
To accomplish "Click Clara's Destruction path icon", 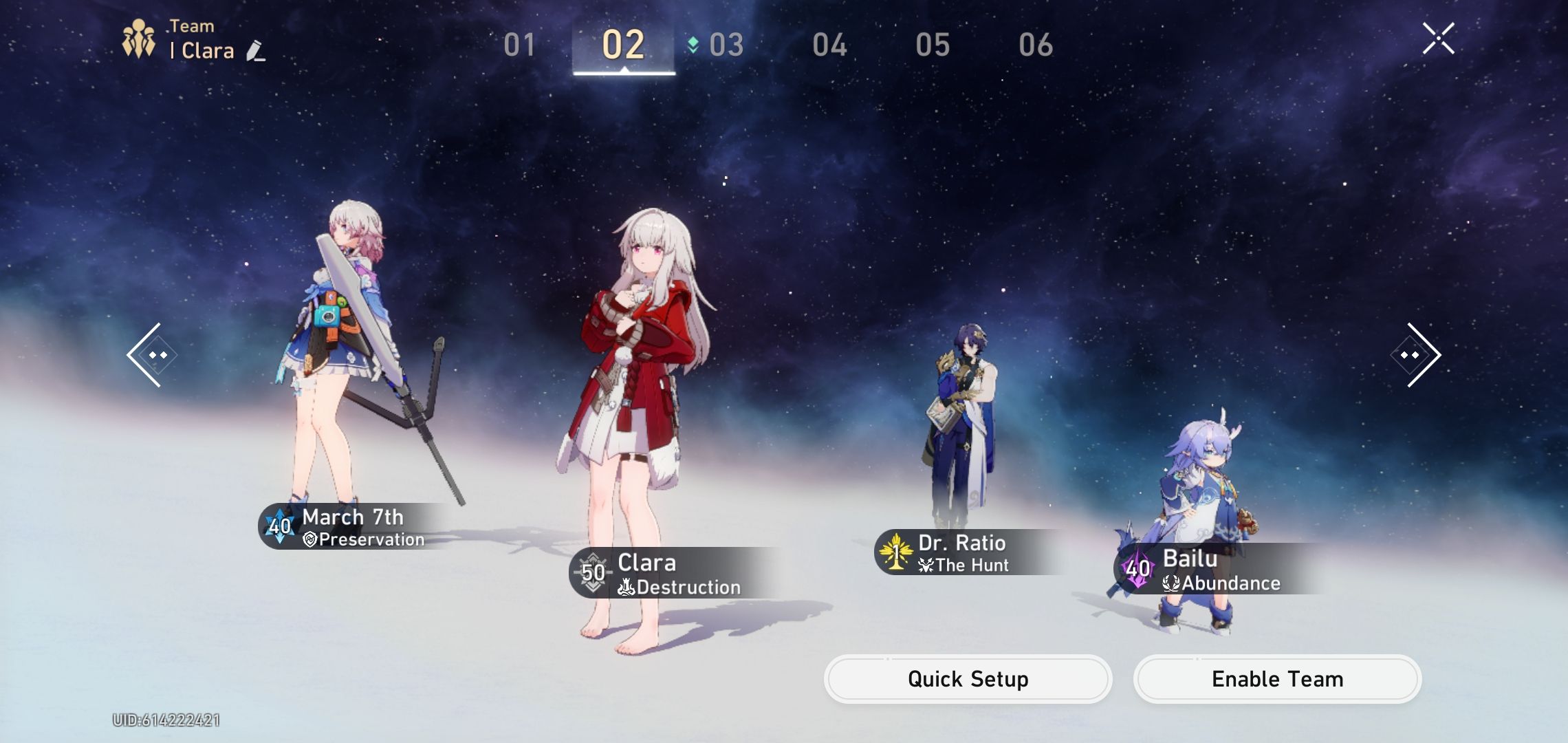I will [626, 587].
